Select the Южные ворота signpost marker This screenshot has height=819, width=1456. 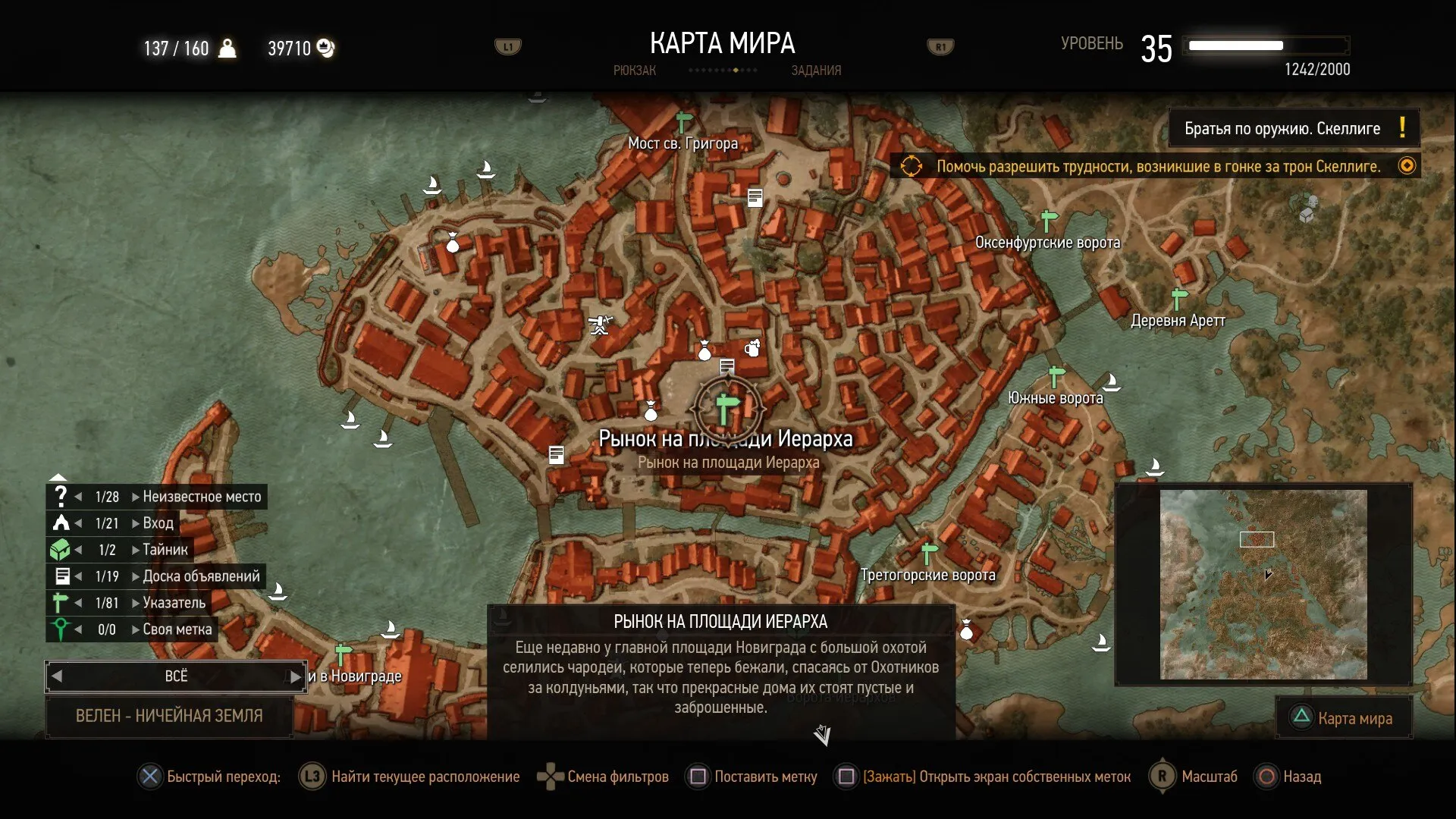[1056, 376]
